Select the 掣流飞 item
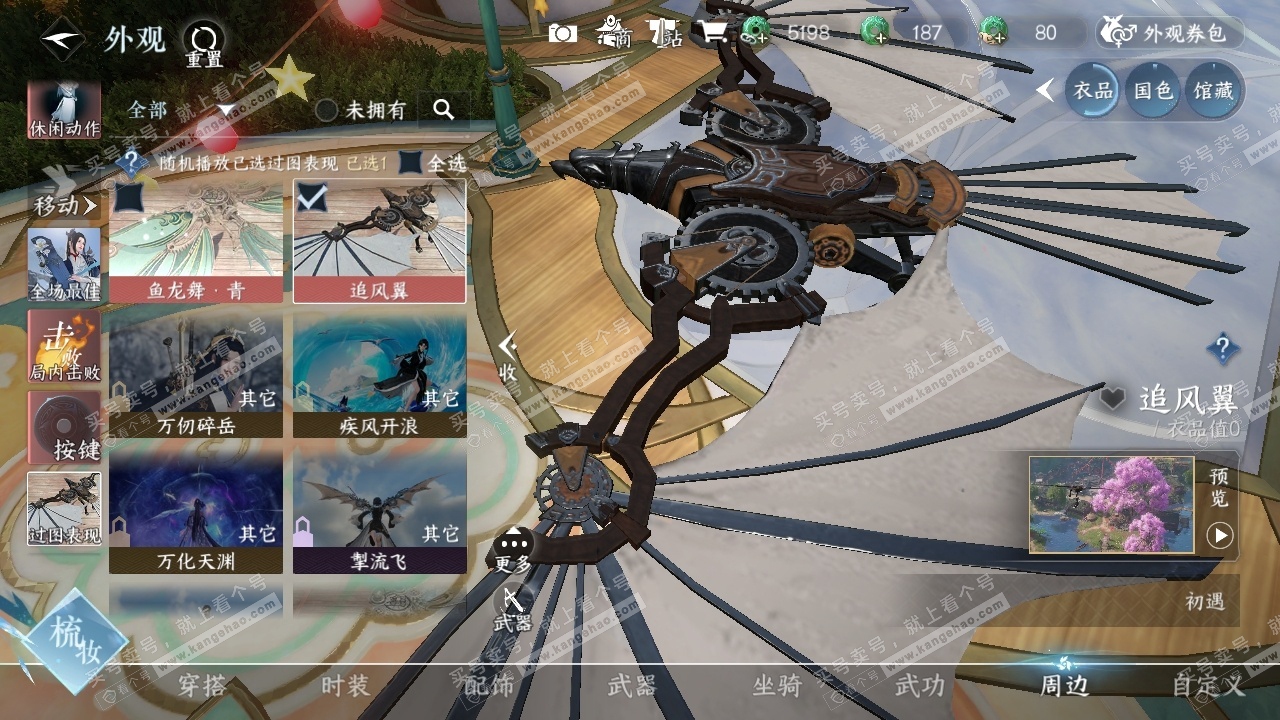 [379, 511]
